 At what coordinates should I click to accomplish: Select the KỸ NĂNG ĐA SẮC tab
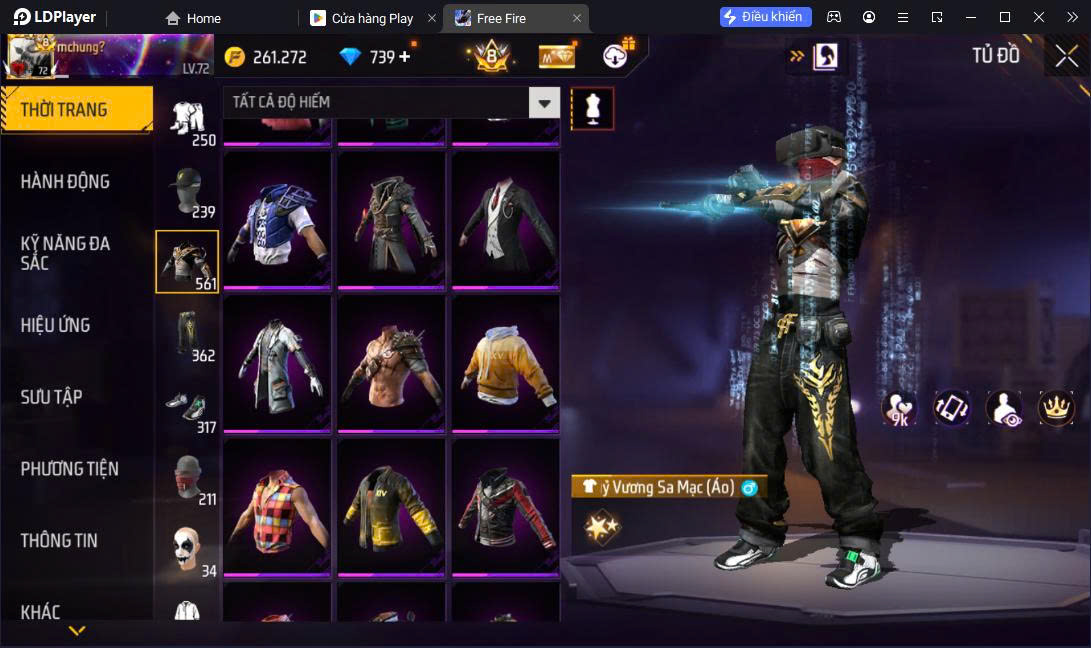click(x=66, y=253)
